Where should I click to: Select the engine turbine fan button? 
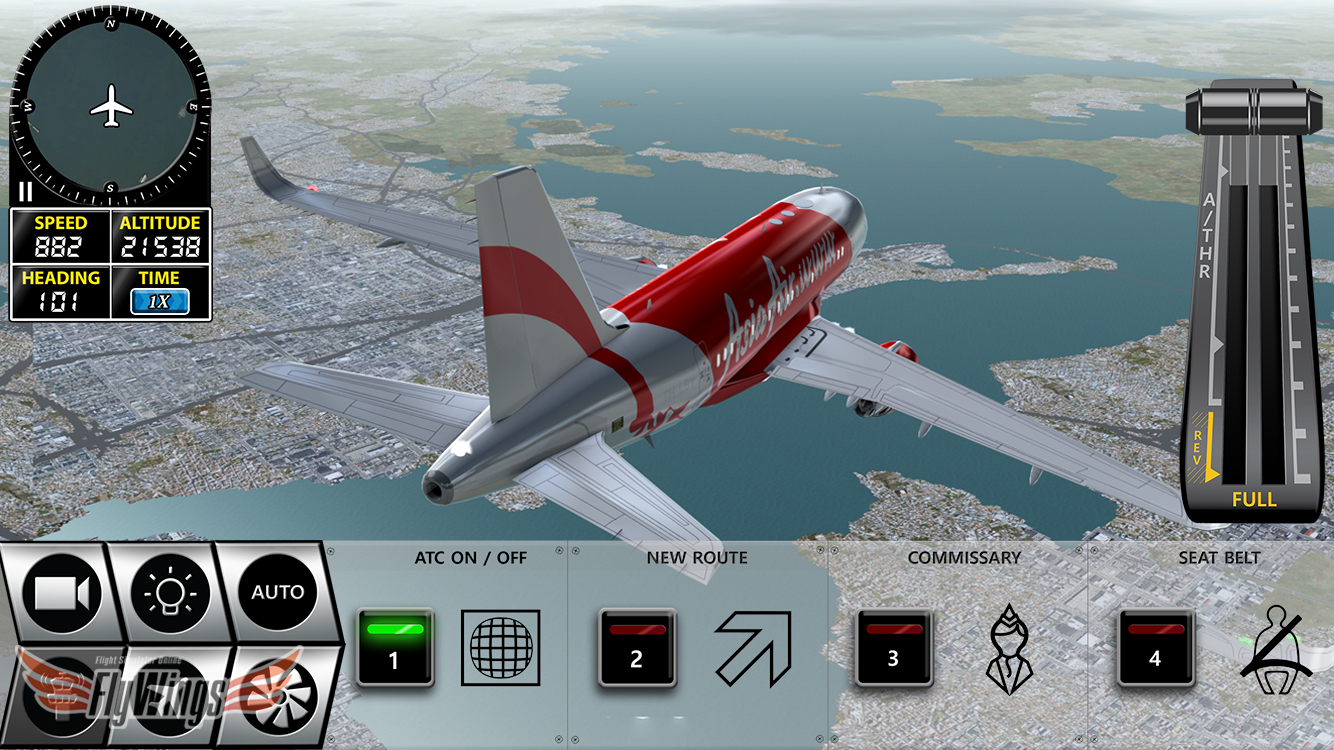click(x=277, y=692)
